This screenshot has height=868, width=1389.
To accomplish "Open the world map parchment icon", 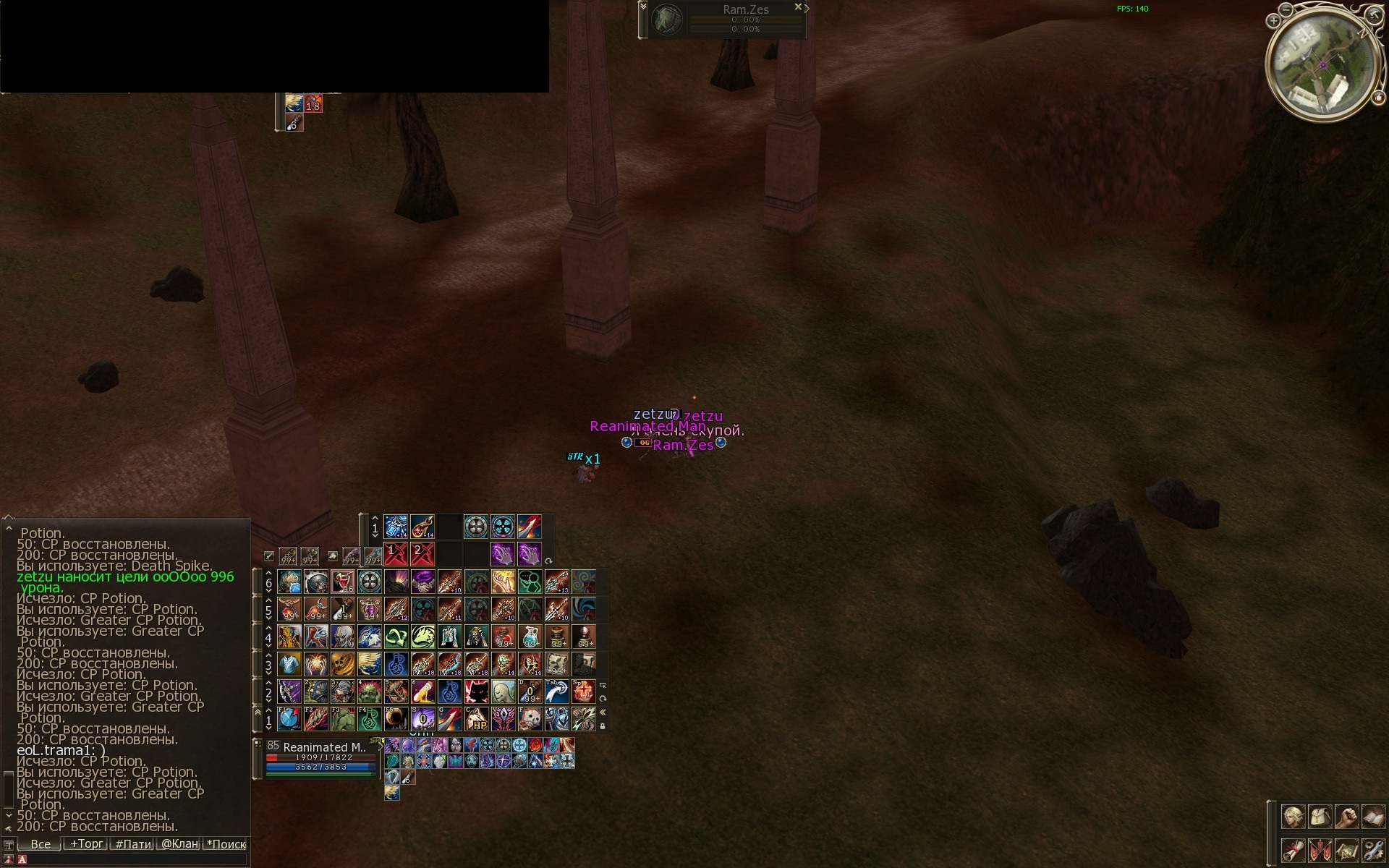I will [1346, 849].
